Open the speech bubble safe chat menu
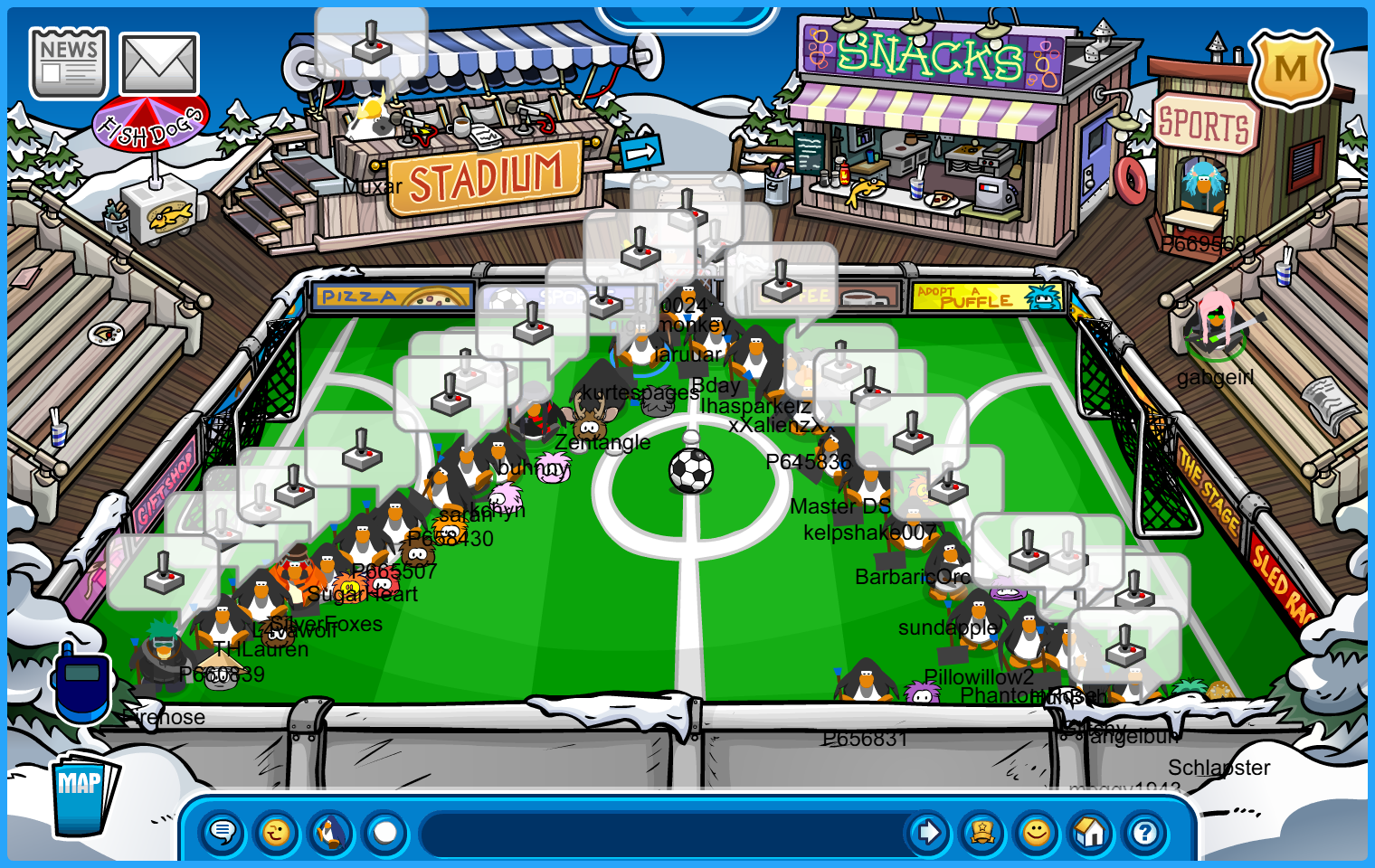The width and height of the screenshot is (1375, 868). point(223,832)
